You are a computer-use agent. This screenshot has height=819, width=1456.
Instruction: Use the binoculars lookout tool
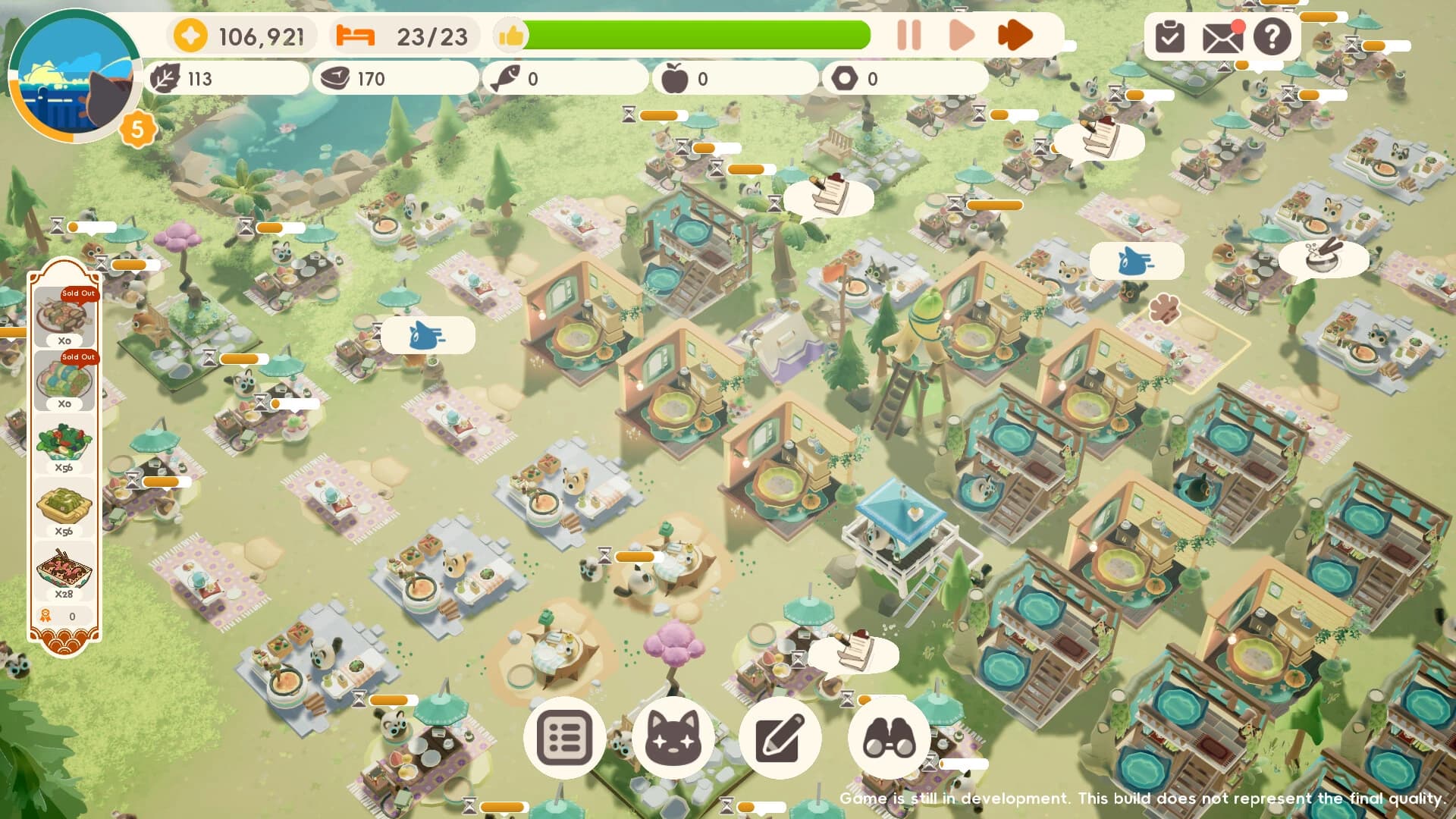pyautogui.click(x=893, y=738)
